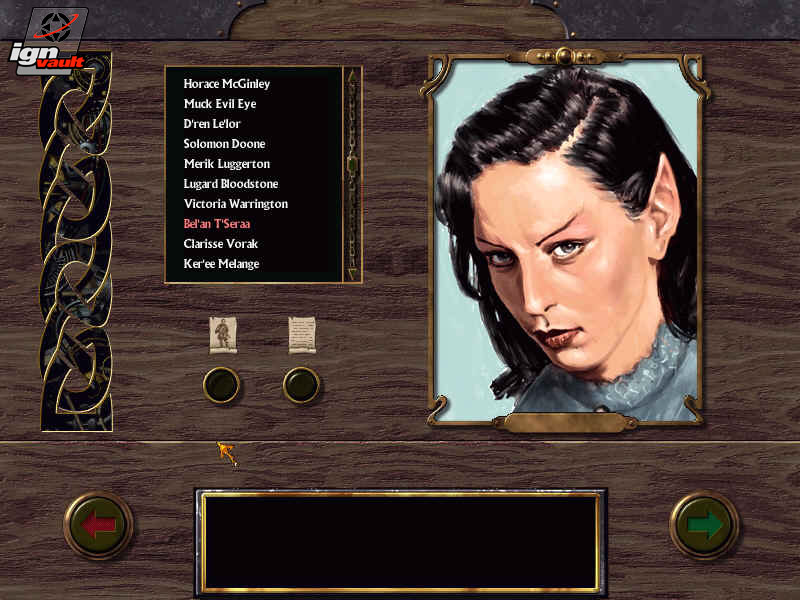Click the round button under the character figure icon
This screenshot has width=800, height=600.
[222, 384]
